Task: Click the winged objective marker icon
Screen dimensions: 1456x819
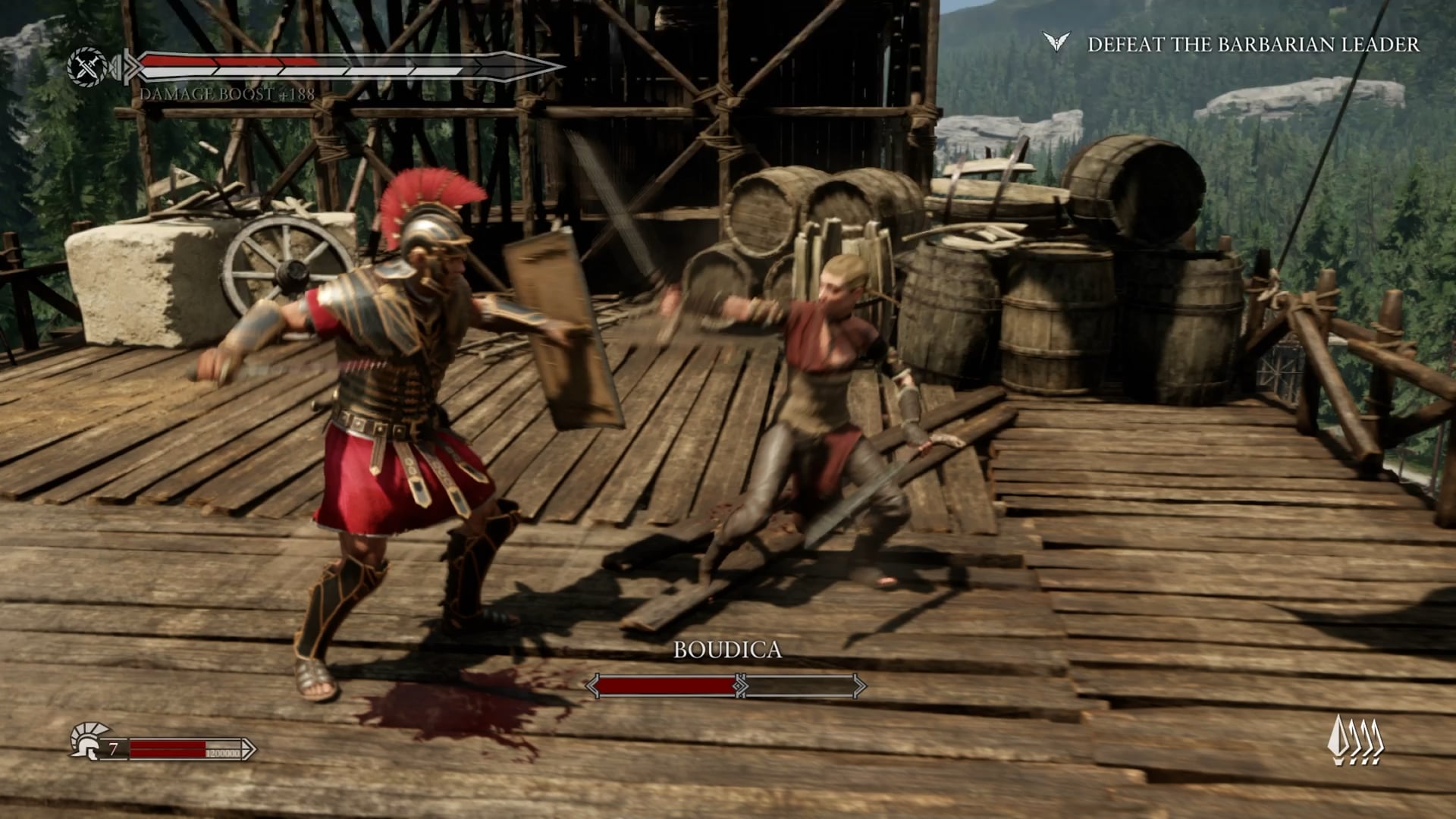Action: pos(1055,42)
